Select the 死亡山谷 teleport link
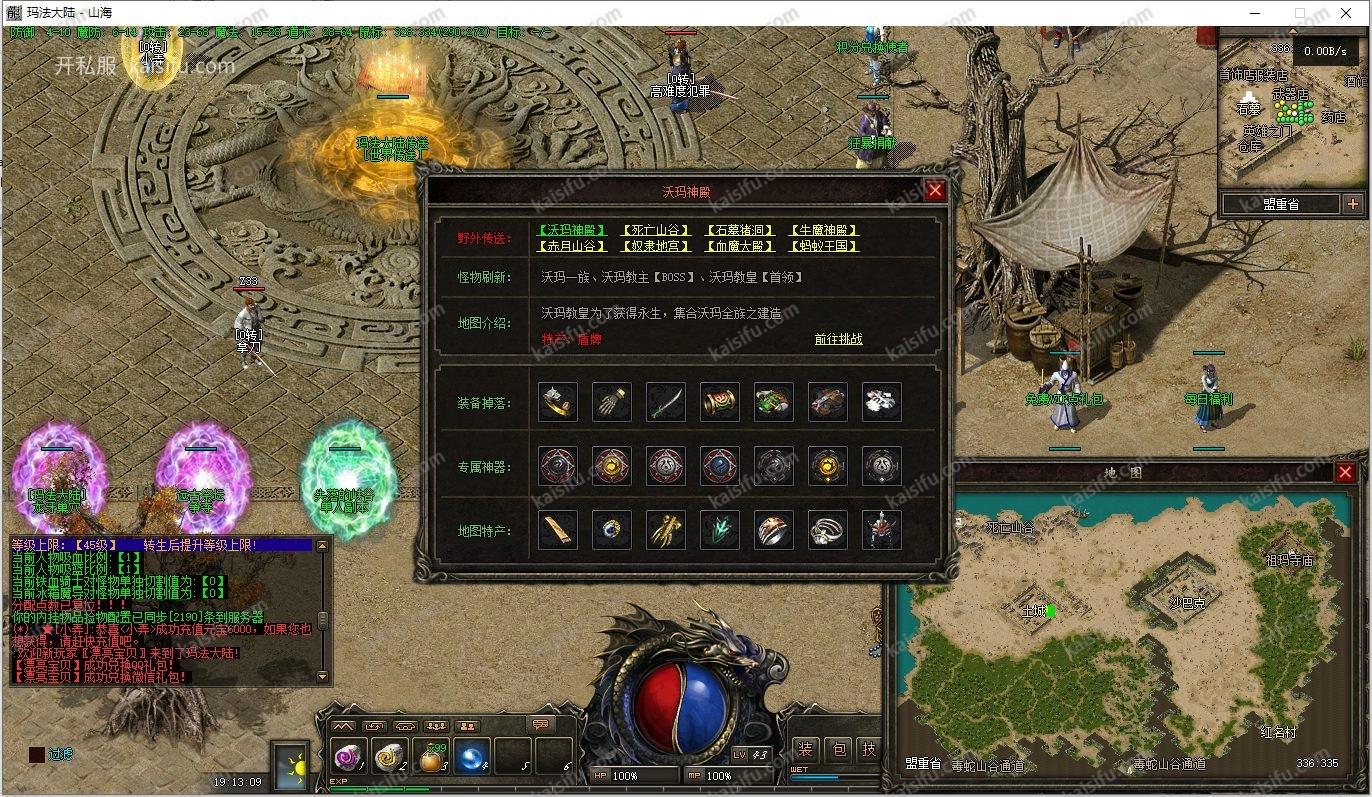This screenshot has height=797, width=1372. tap(656, 231)
